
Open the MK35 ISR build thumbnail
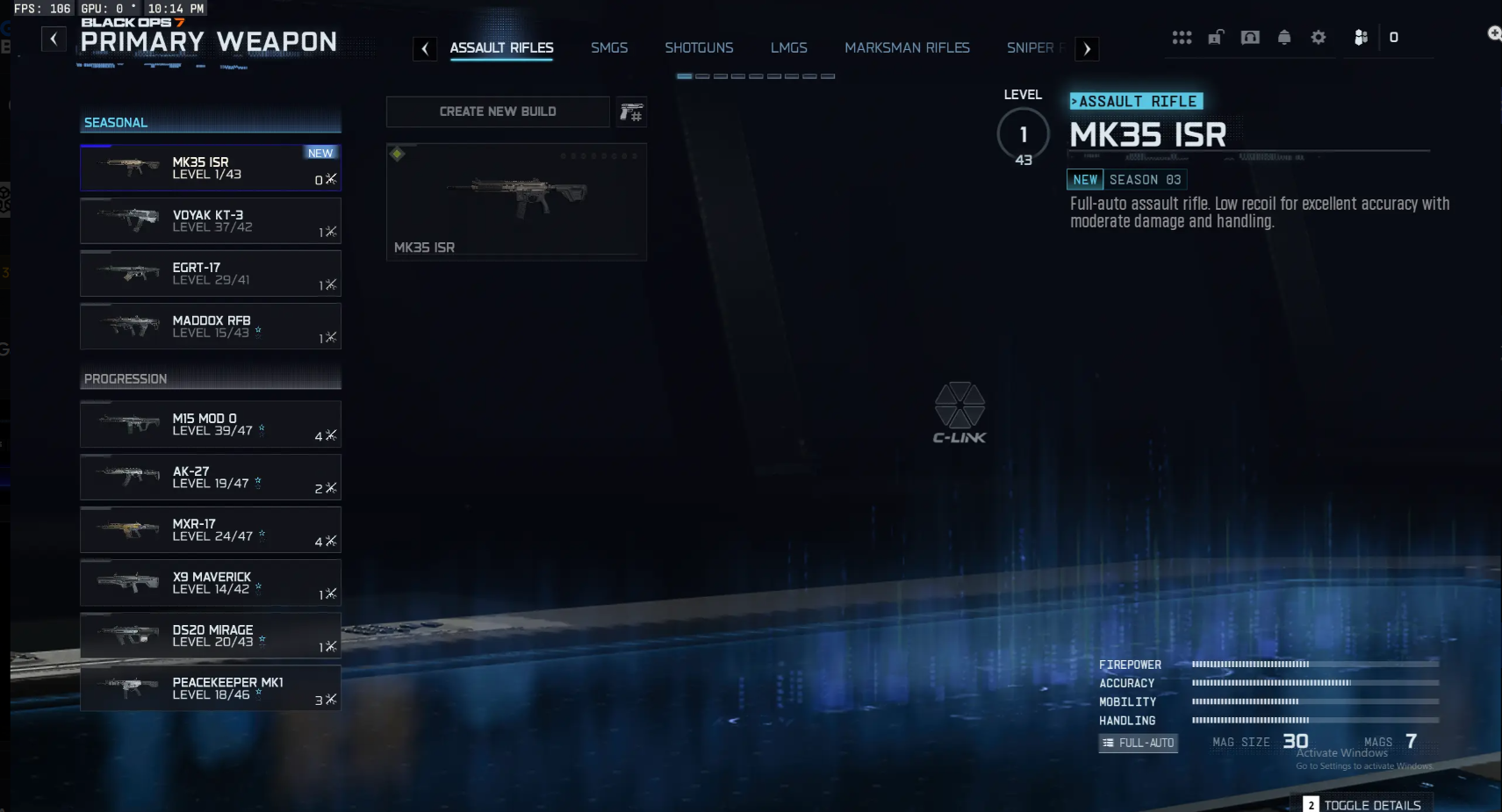[x=514, y=200]
